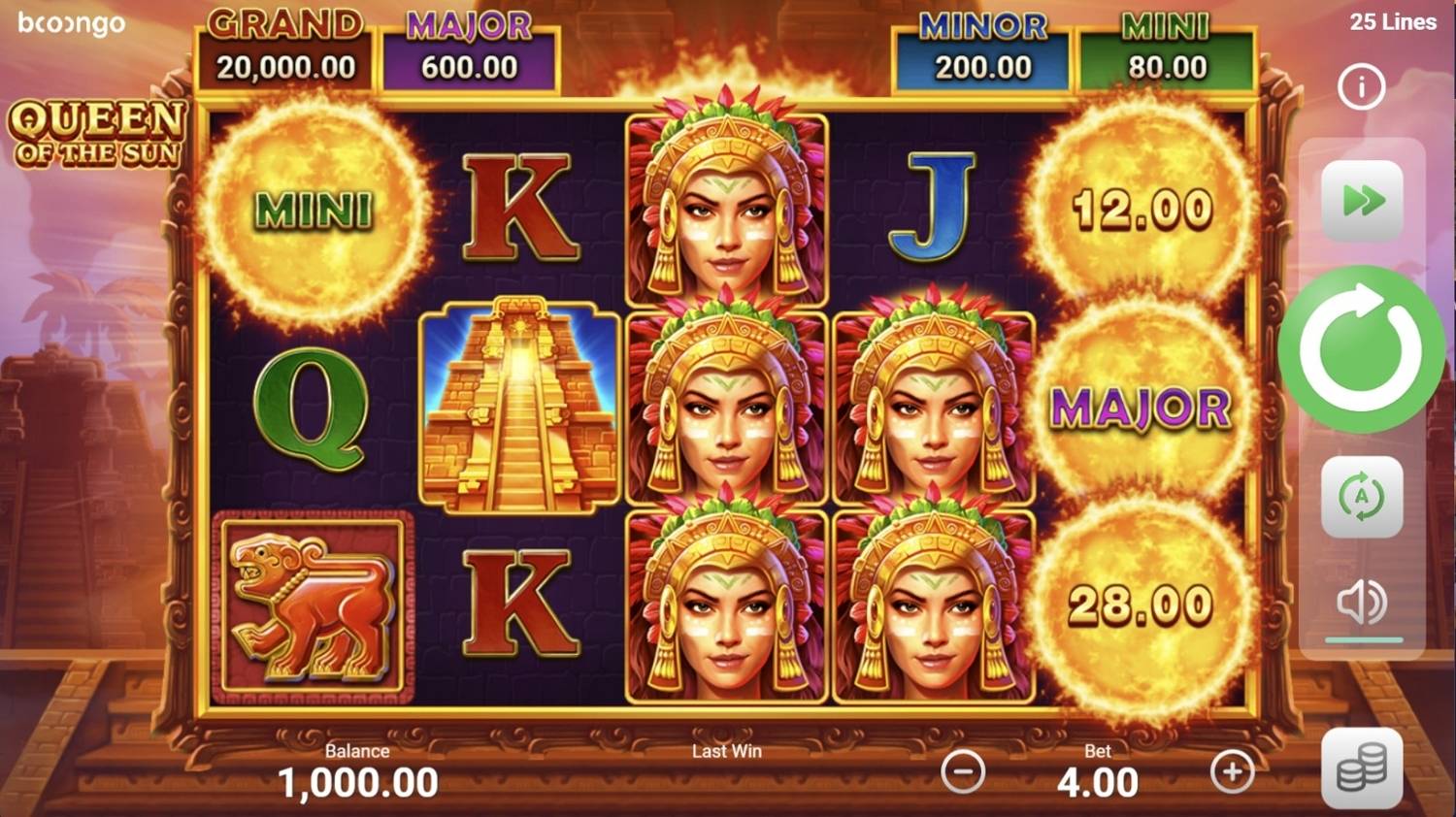Open the game info panel
The image size is (1456, 817).
pyautogui.click(x=1361, y=87)
